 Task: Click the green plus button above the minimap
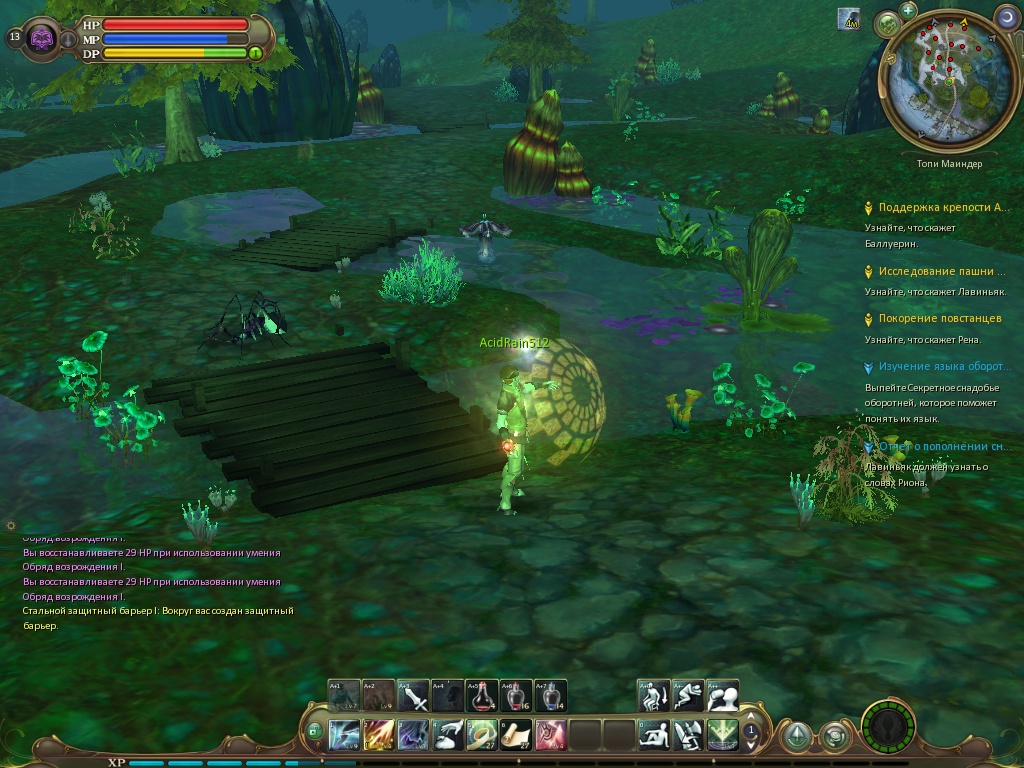pyautogui.click(x=908, y=10)
